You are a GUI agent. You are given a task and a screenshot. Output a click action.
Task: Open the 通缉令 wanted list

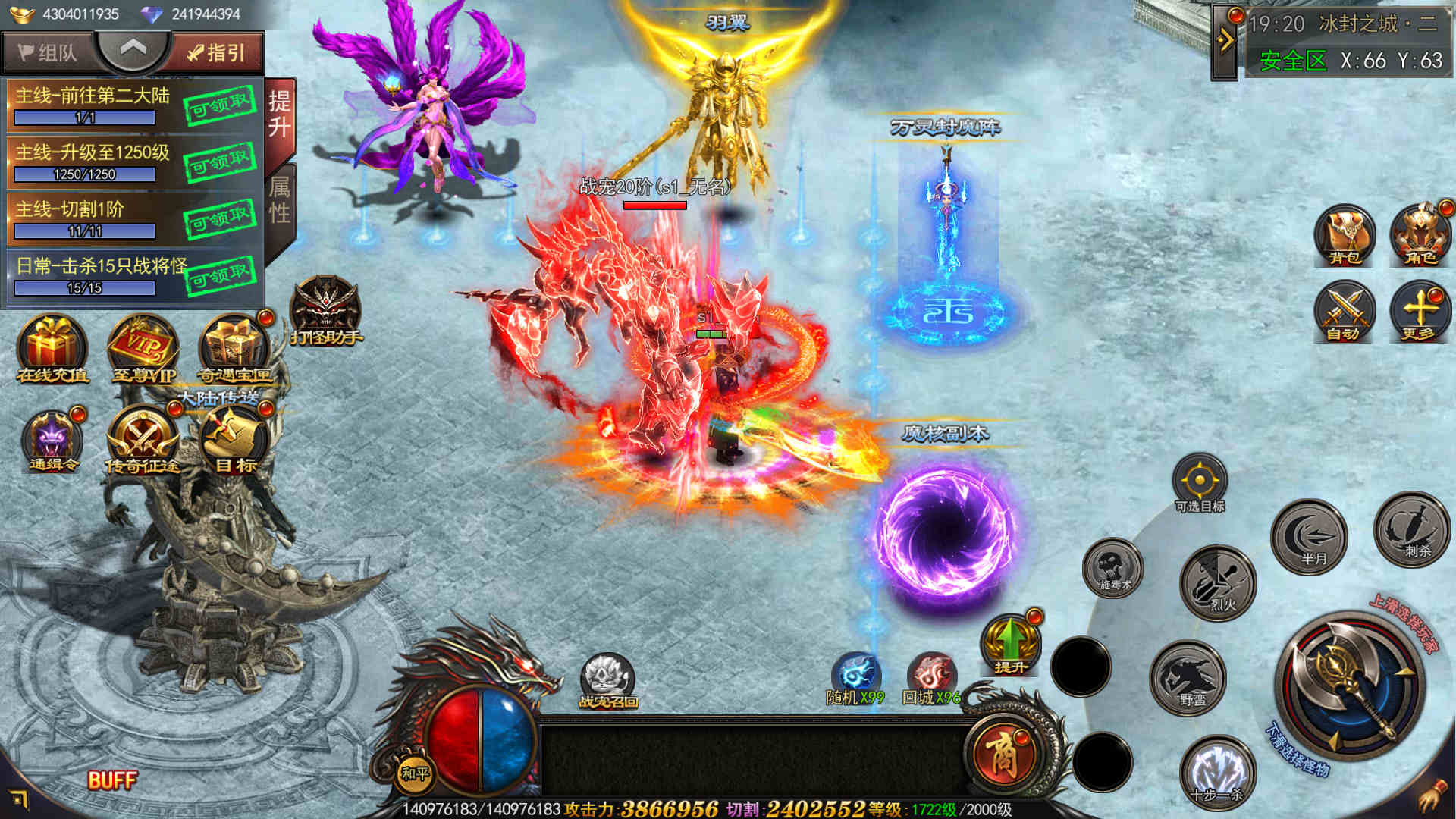(x=52, y=439)
